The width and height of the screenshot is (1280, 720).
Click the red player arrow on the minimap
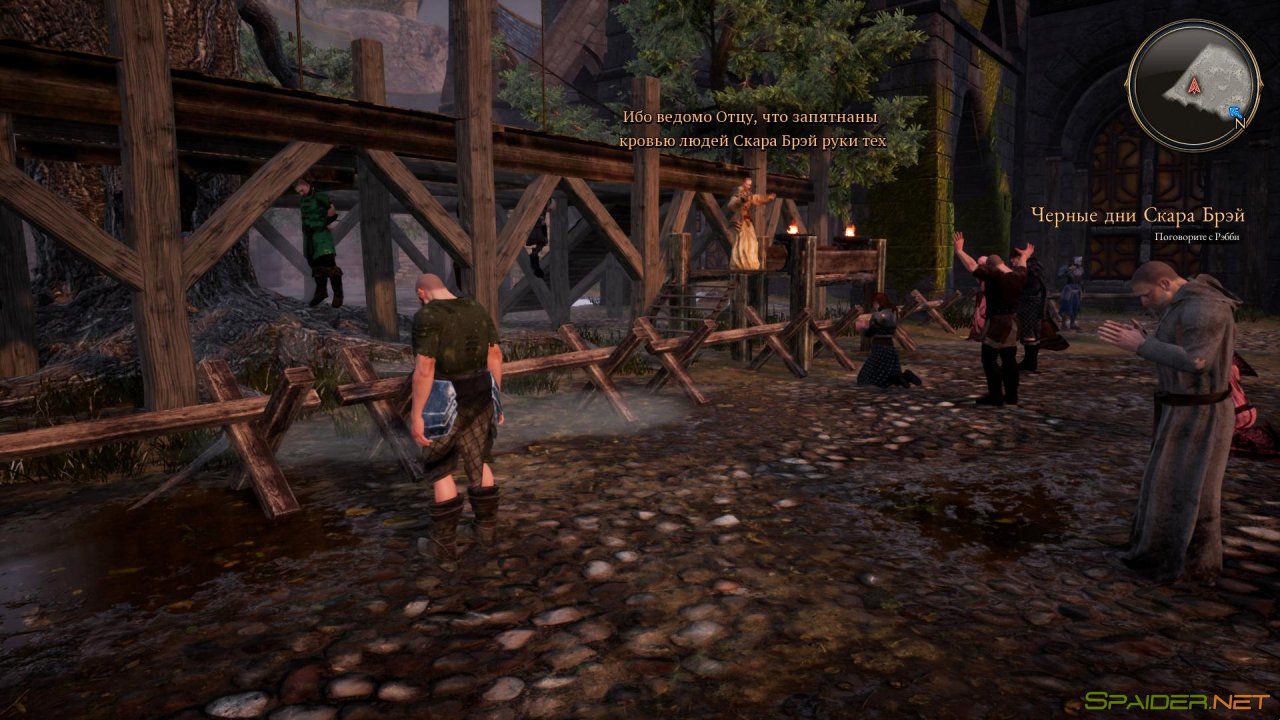click(1194, 85)
